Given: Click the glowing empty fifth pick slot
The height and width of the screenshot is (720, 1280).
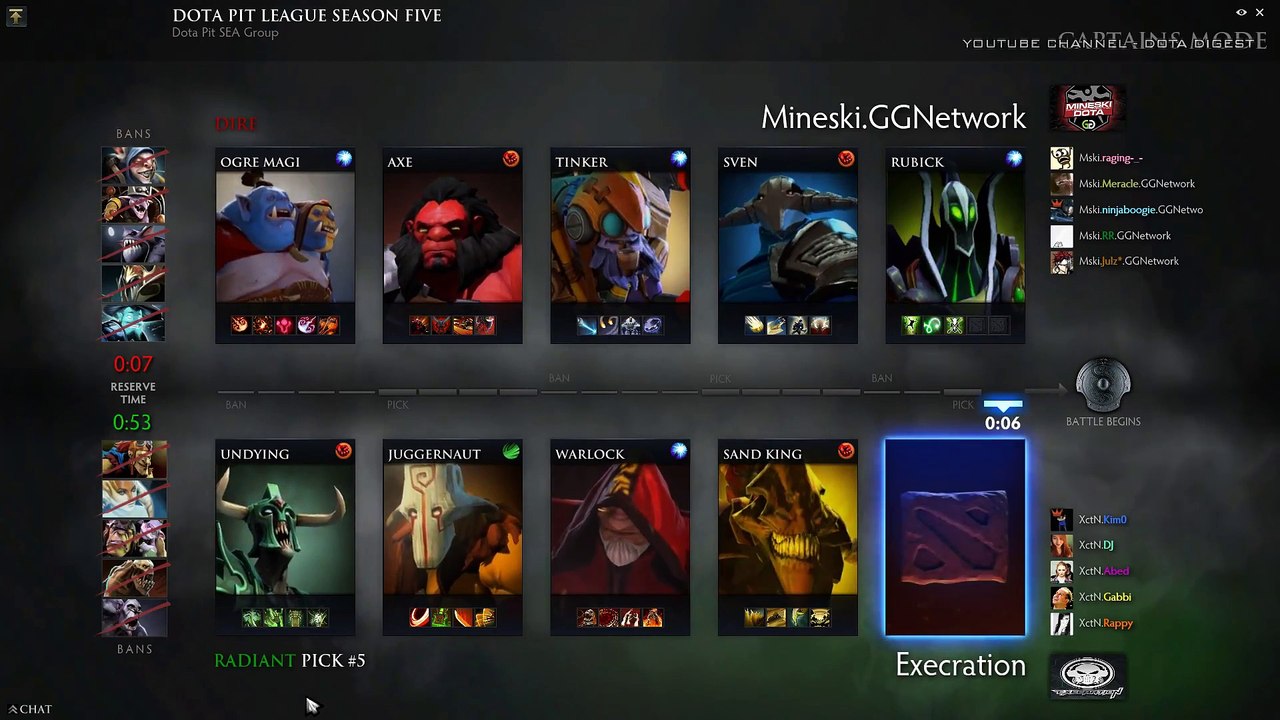Looking at the screenshot, I should click(x=955, y=537).
